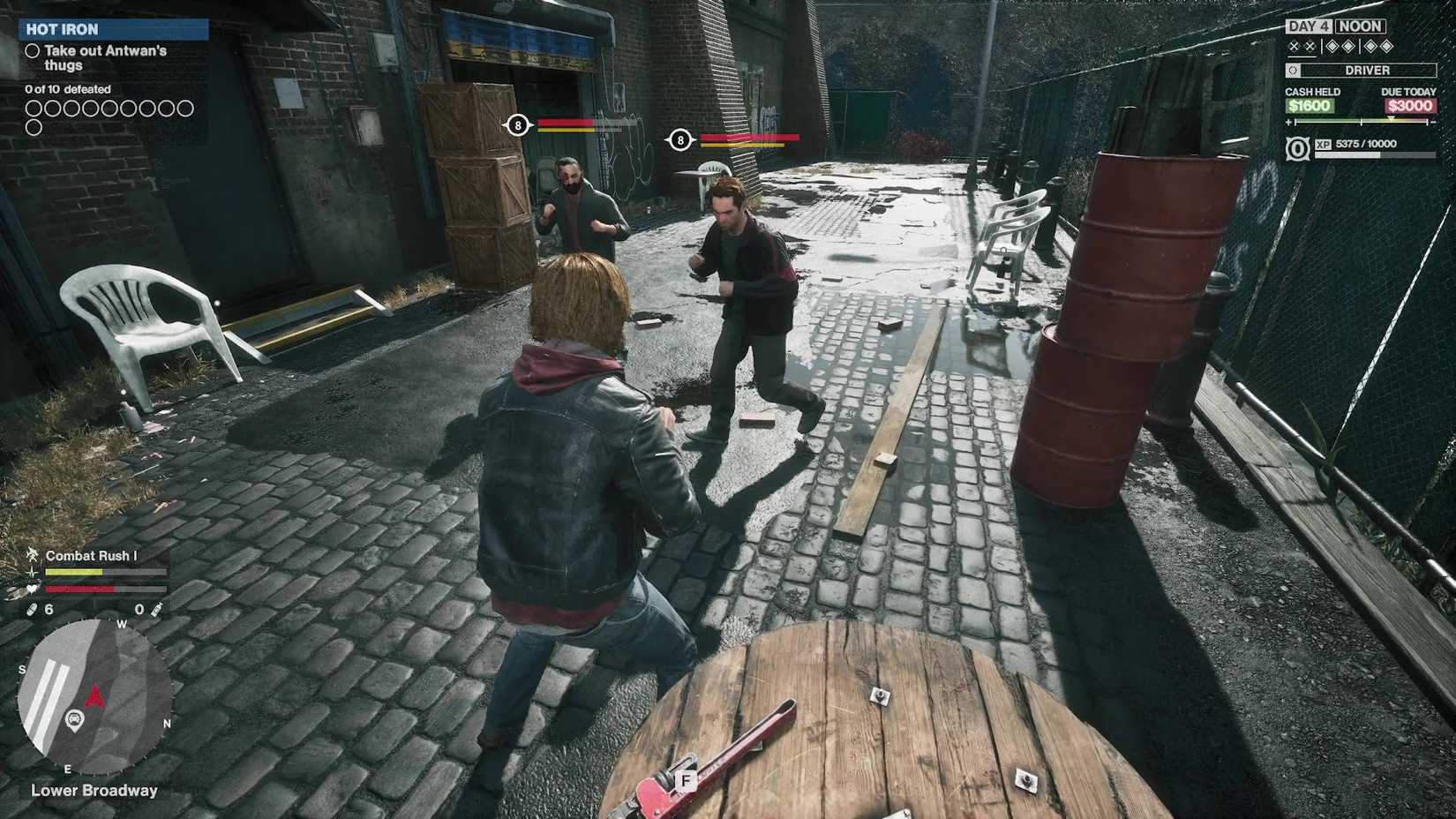Click the car pin marker on the minimap
The height and width of the screenshot is (819, 1456).
73,718
